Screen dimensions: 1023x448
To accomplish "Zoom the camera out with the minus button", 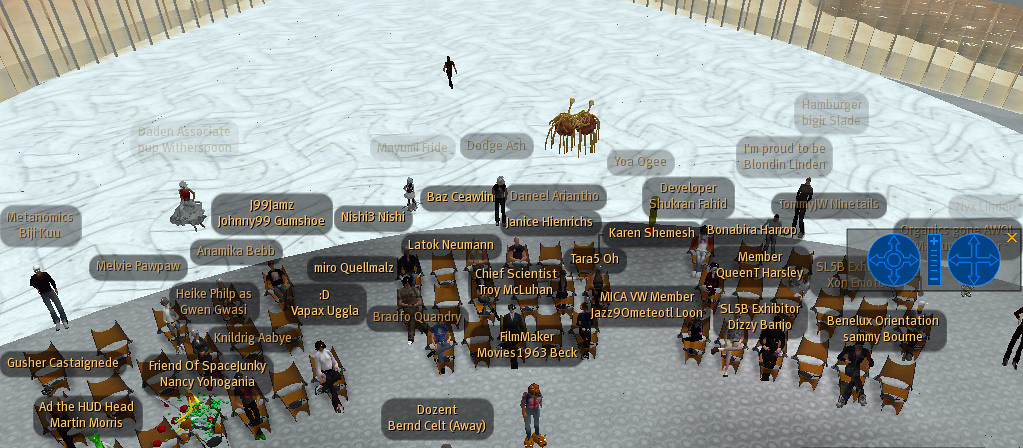I will pyautogui.click(x=934, y=279).
